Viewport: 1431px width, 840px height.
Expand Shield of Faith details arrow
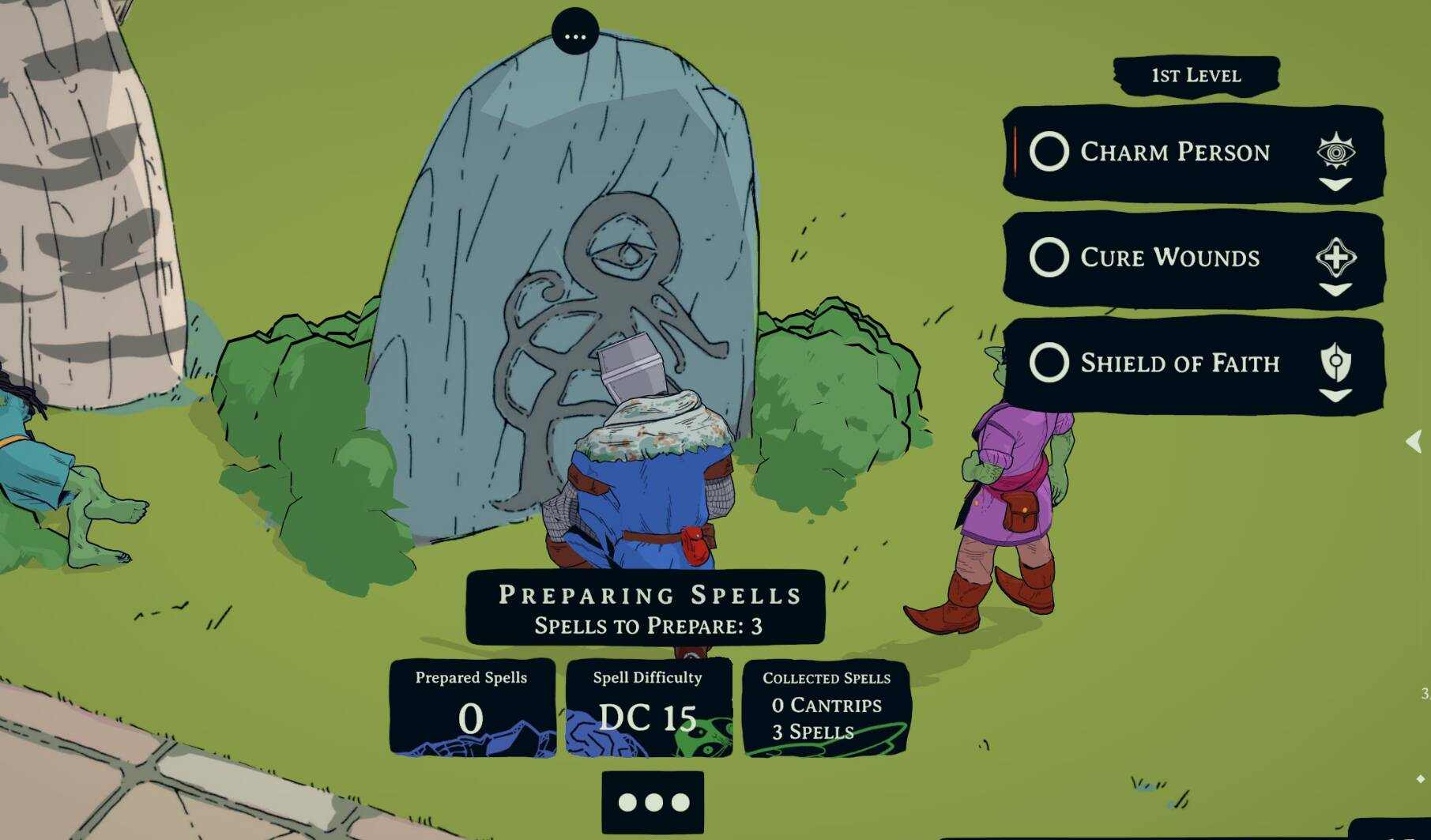coord(1335,395)
